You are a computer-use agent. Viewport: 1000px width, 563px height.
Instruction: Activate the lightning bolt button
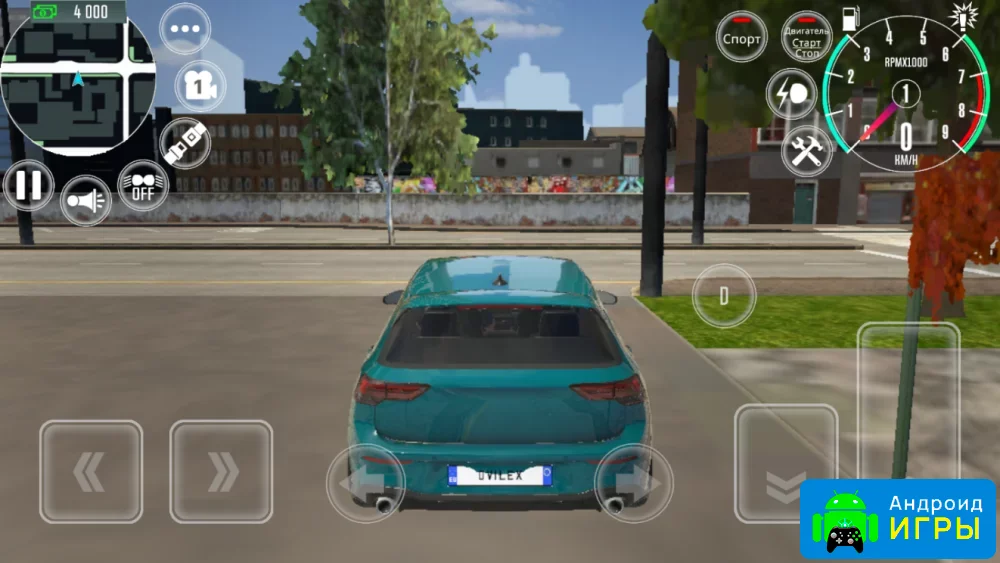tap(793, 94)
